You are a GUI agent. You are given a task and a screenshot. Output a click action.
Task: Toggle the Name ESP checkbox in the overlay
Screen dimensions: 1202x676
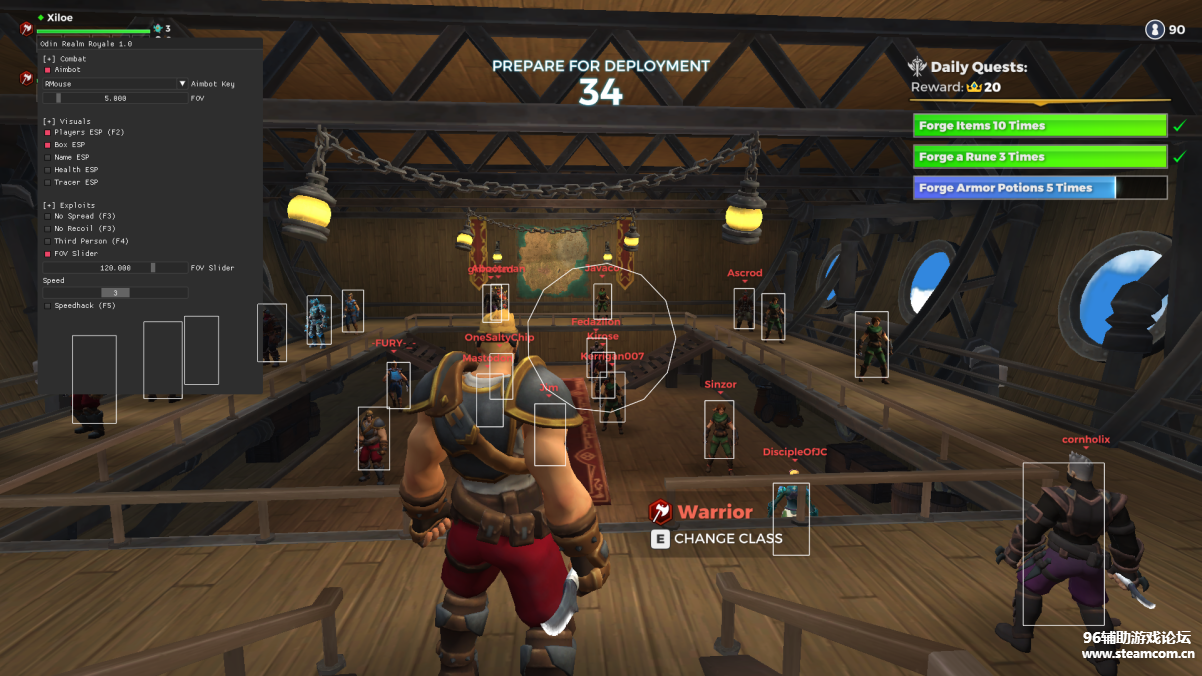tap(47, 157)
